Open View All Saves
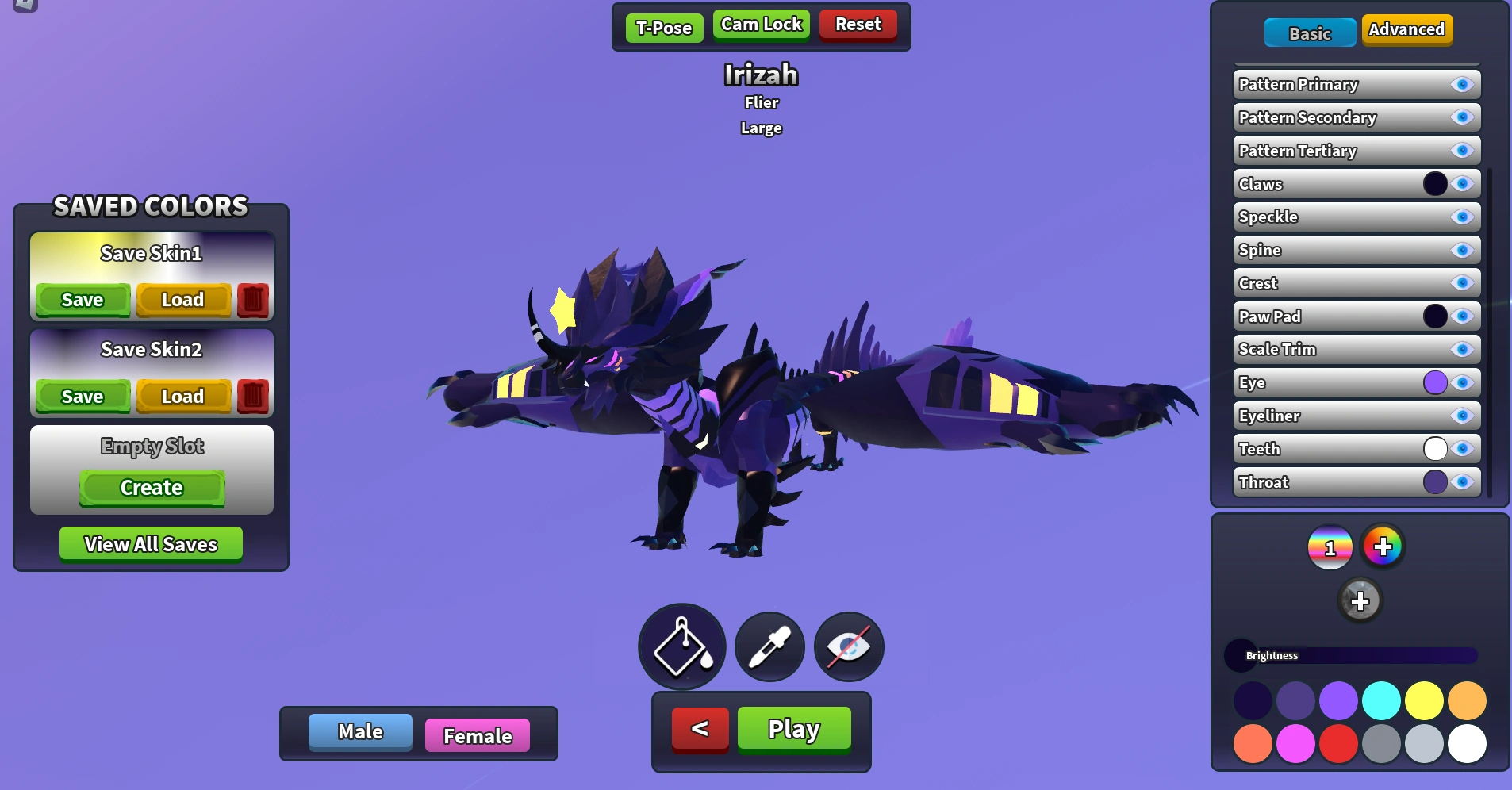The width and height of the screenshot is (1512, 790). coord(151,543)
